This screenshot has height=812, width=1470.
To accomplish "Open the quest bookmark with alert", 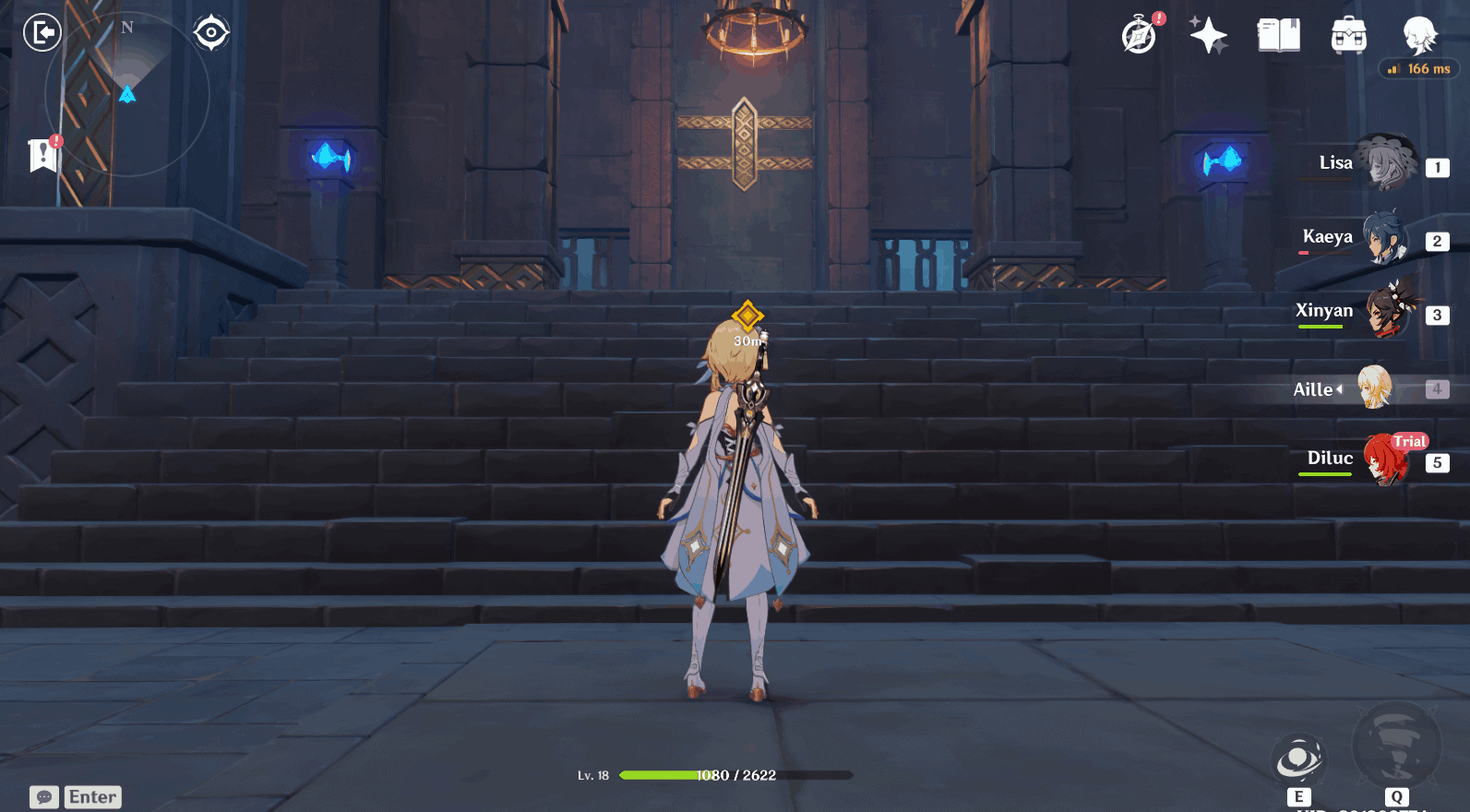I will pyautogui.click(x=43, y=155).
